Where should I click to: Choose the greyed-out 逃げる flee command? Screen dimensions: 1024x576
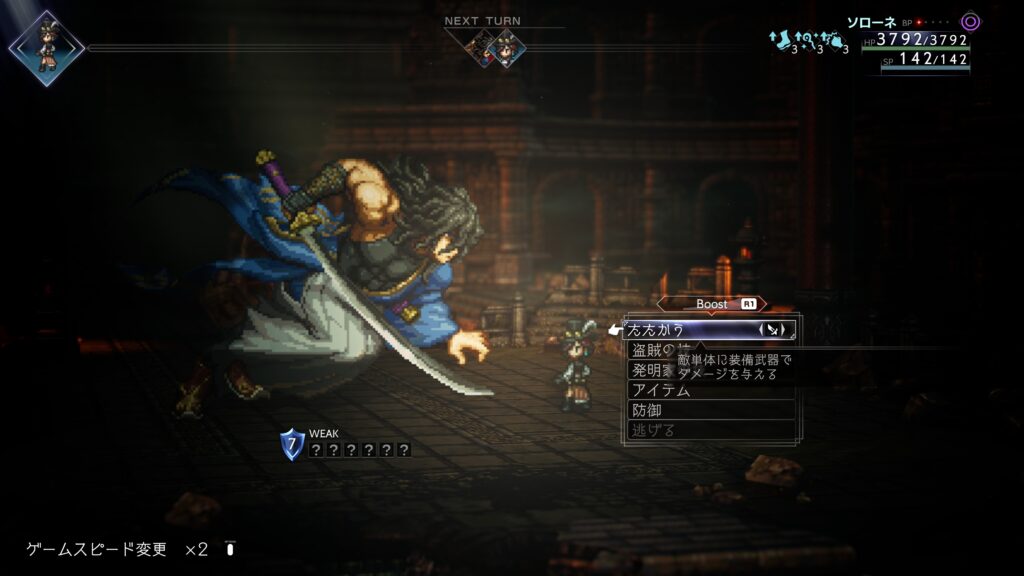(654, 430)
